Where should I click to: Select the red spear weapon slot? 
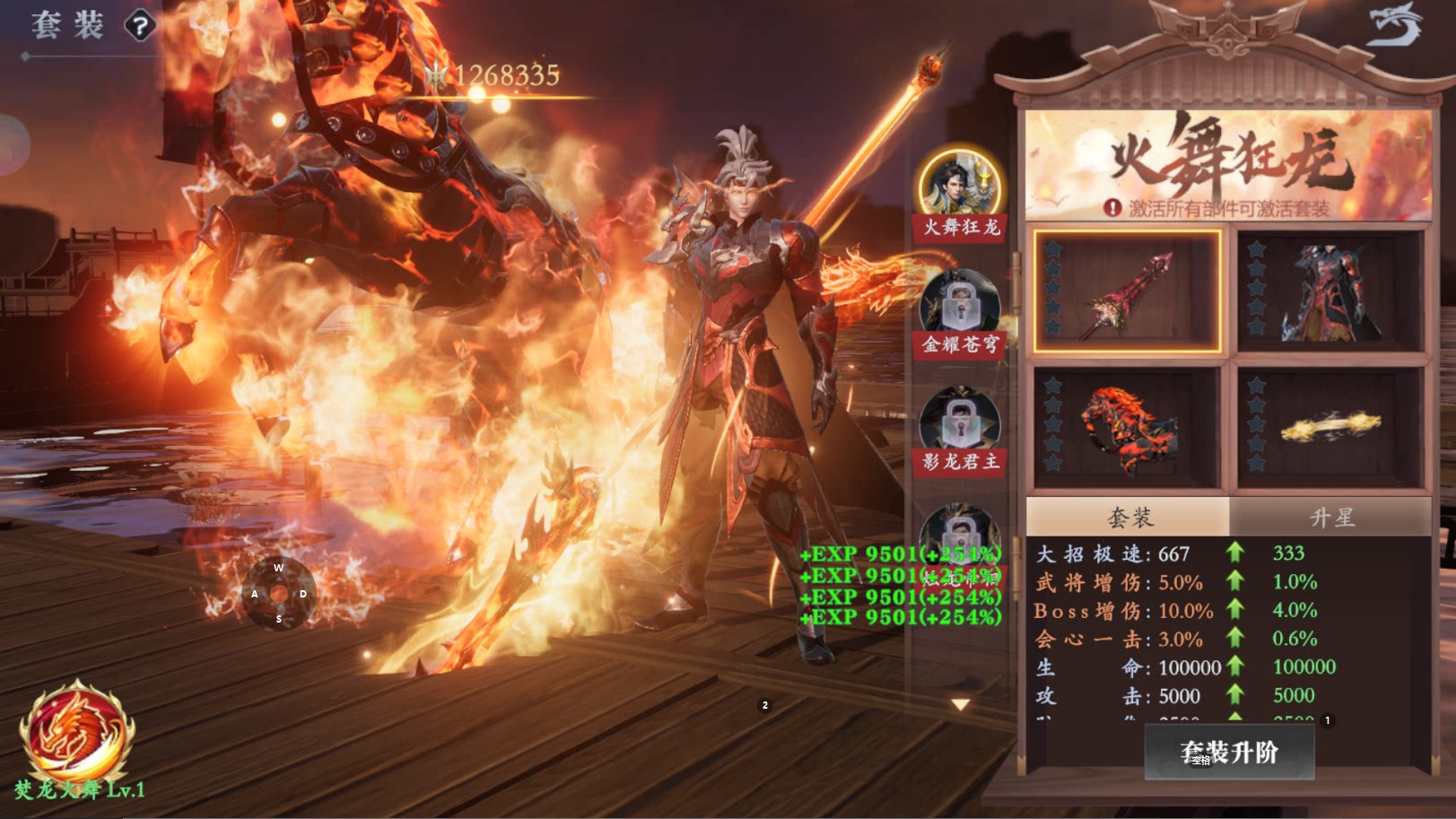[x=1127, y=291]
